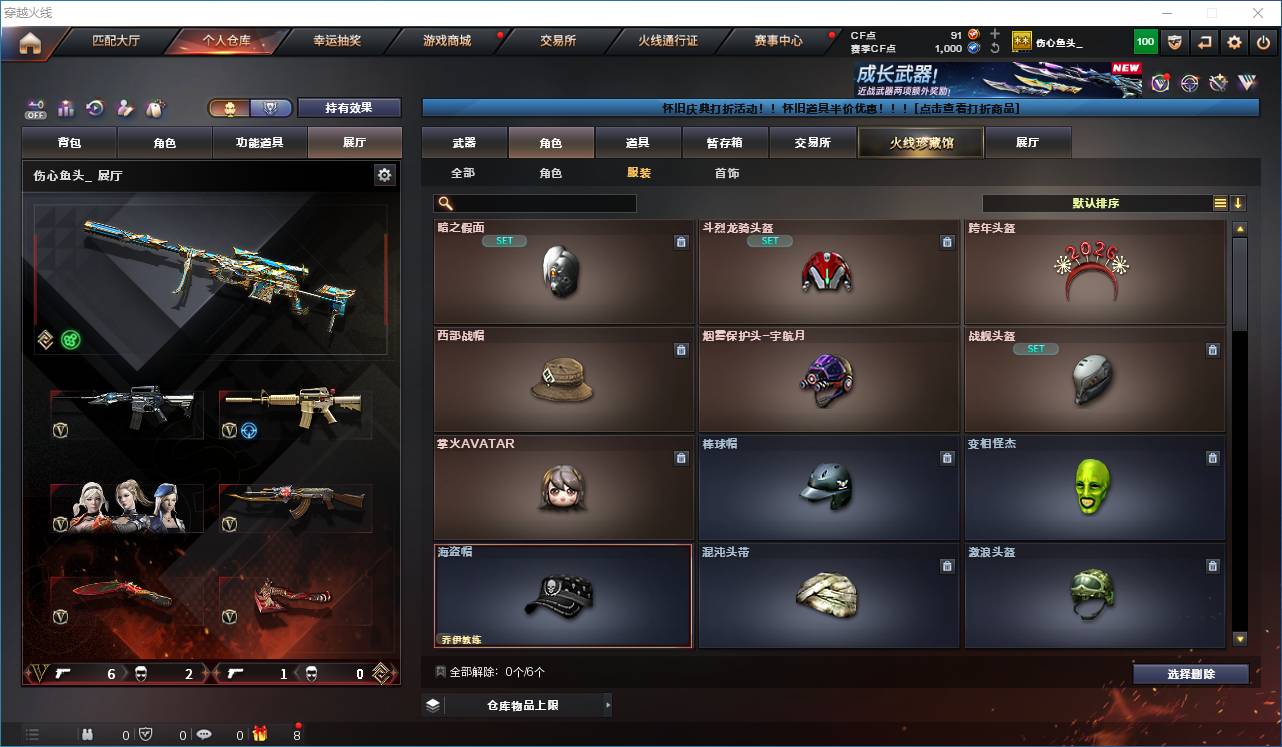The image size is (1282, 747).
Task: Switch to the 火线珍藏馆 tab
Action: (x=919, y=142)
